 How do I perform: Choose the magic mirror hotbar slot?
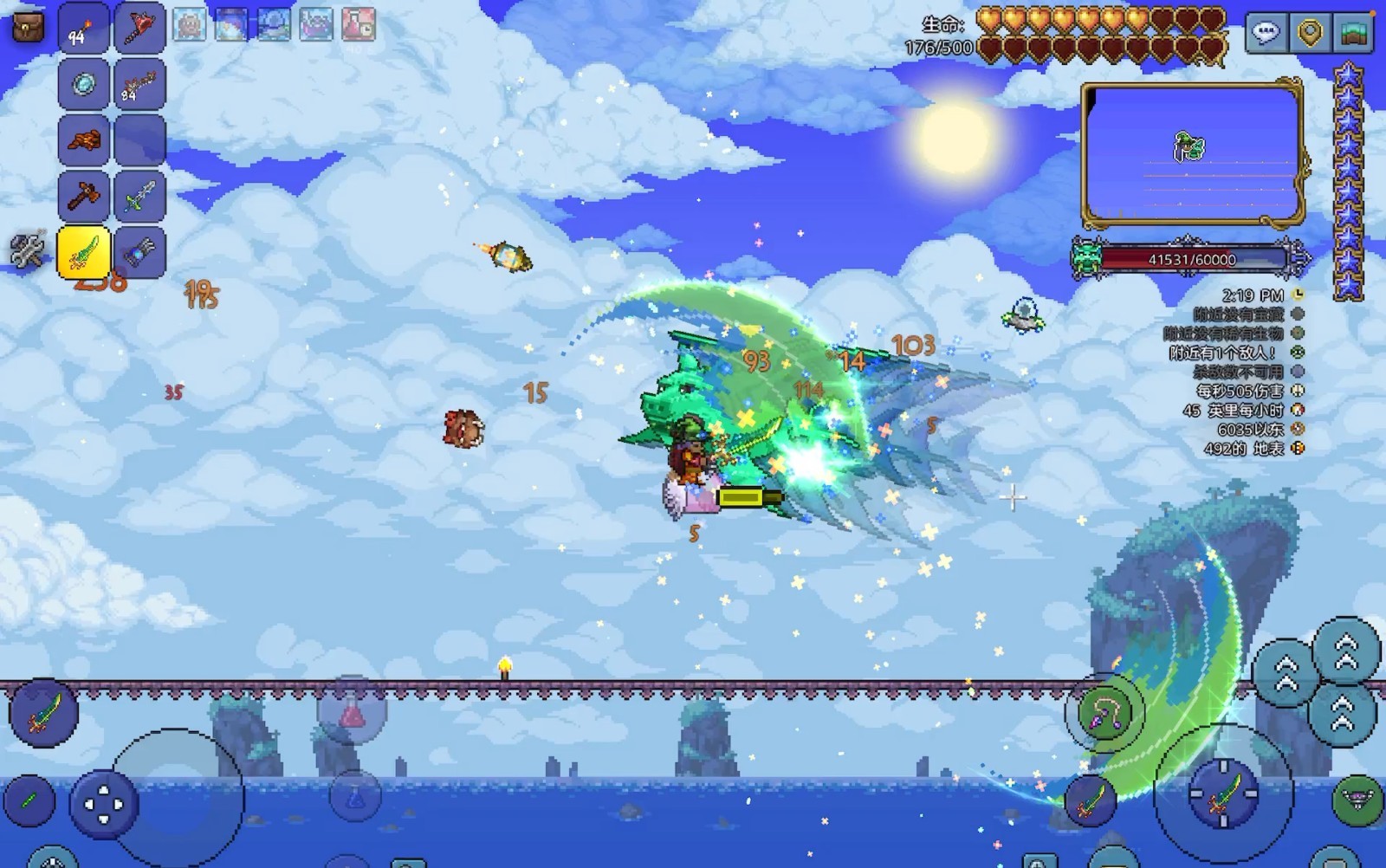click(84, 83)
